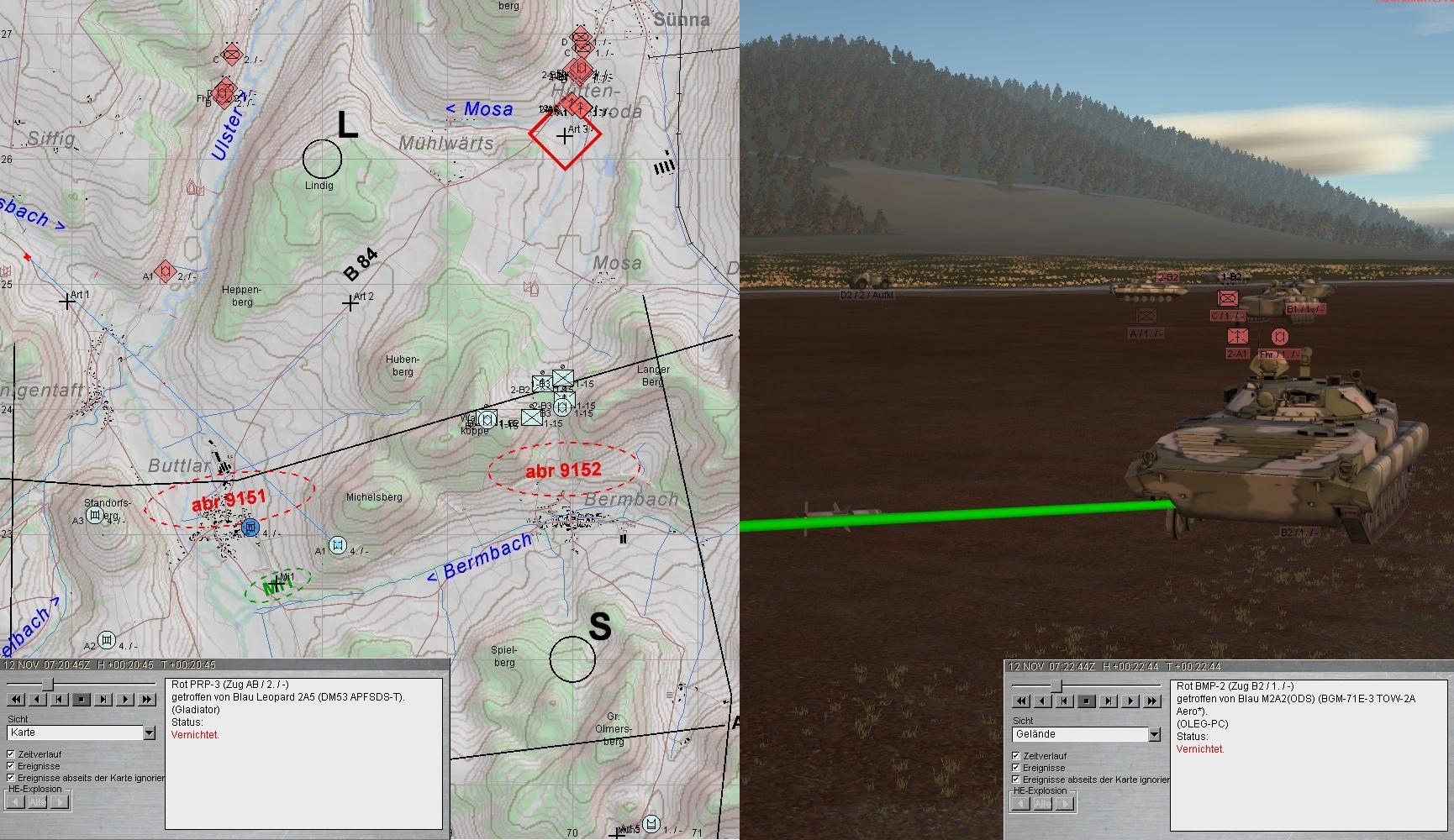Uncheck Ereignisse in the Karte panel

tap(11, 766)
